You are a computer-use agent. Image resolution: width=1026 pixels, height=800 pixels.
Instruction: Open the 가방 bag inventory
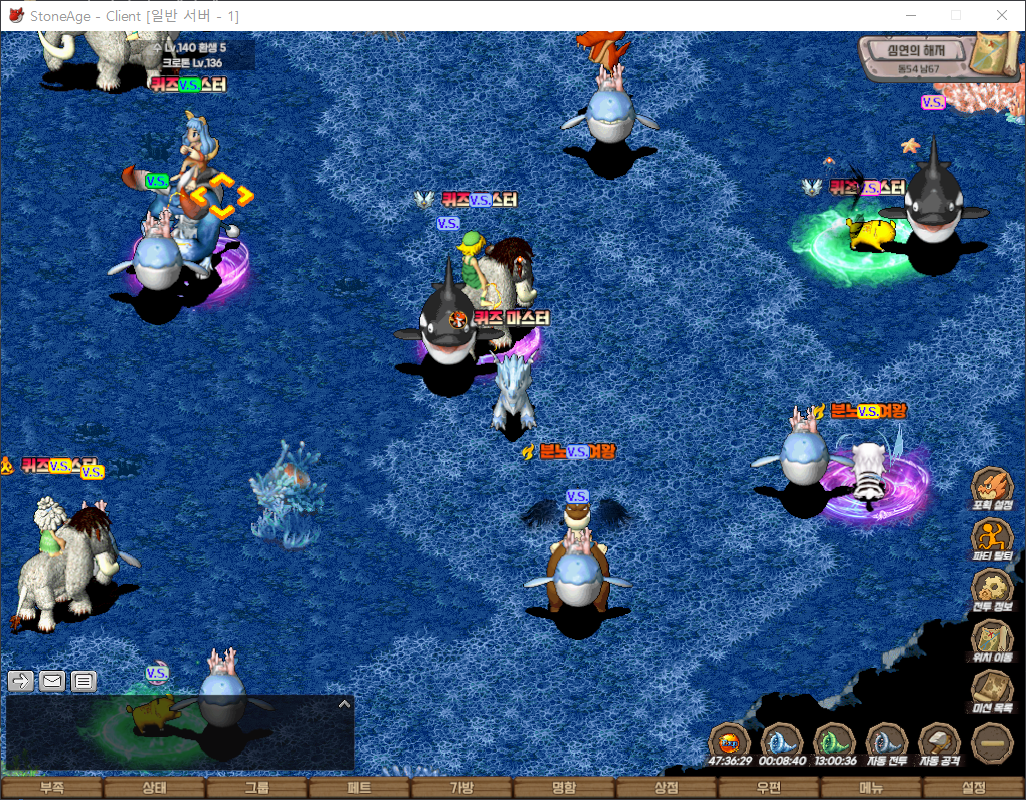coord(462,788)
